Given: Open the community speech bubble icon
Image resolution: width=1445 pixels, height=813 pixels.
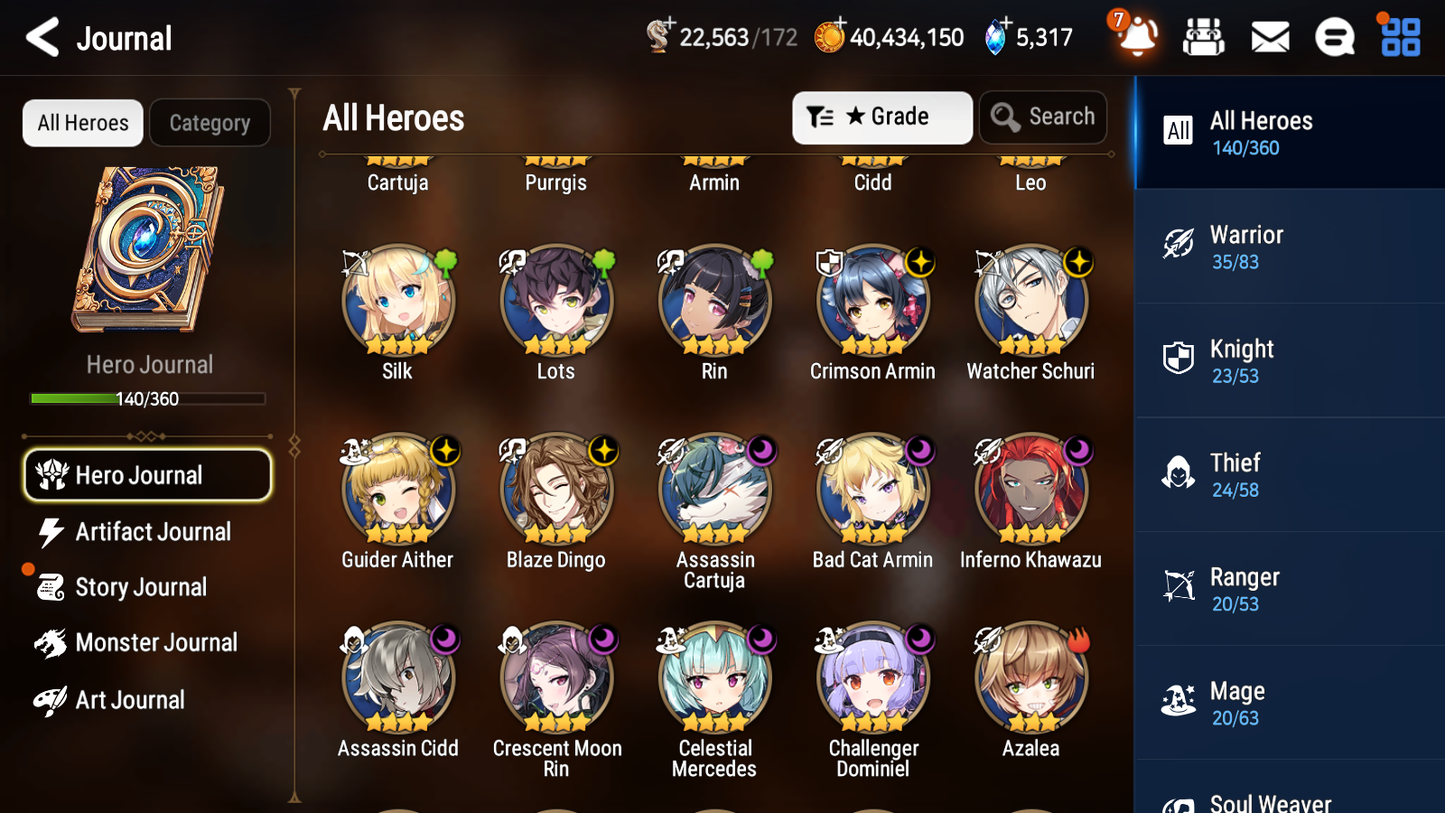Looking at the screenshot, I should [1335, 36].
